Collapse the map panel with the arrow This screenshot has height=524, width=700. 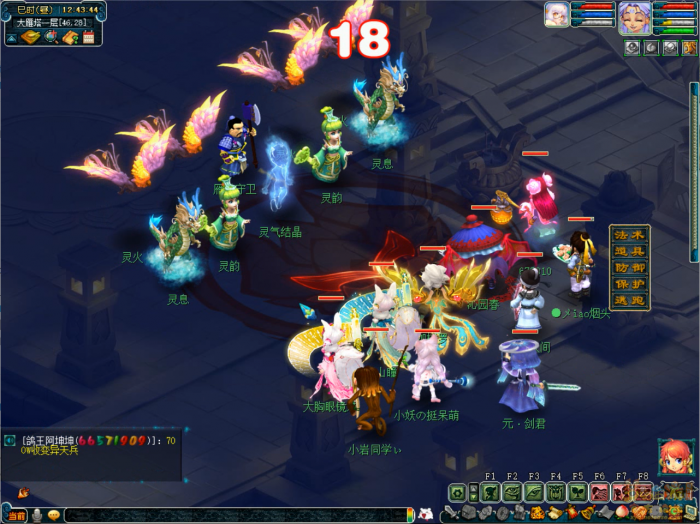pos(11,38)
